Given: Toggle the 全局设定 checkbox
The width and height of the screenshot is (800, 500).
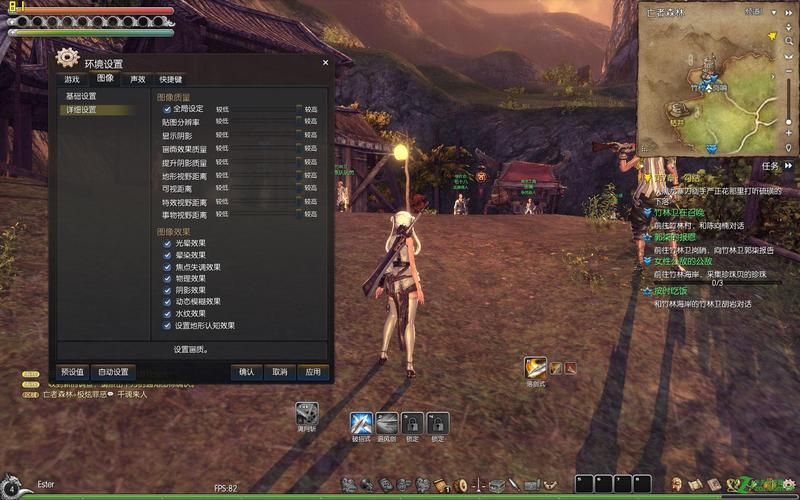Looking at the screenshot, I should (167, 109).
